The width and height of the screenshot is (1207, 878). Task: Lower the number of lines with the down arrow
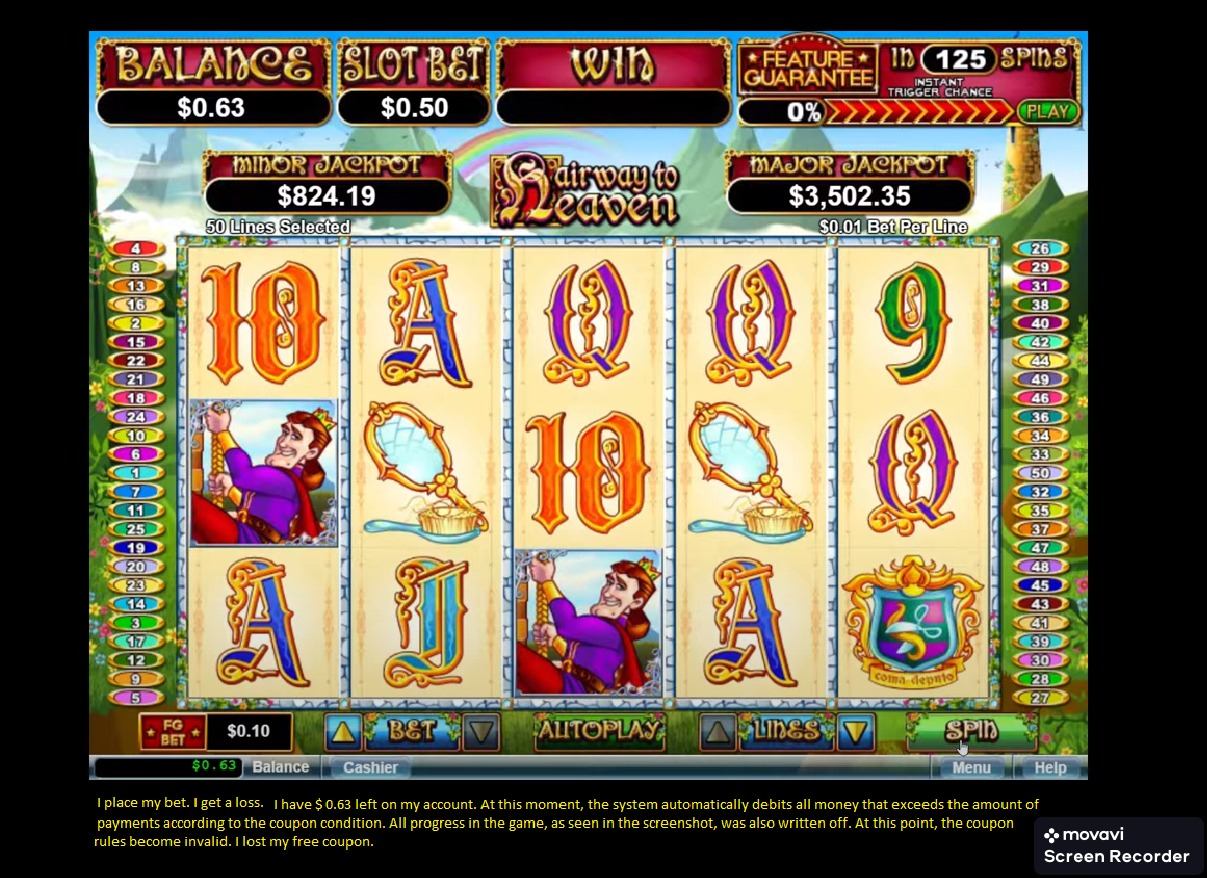coord(856,732)
